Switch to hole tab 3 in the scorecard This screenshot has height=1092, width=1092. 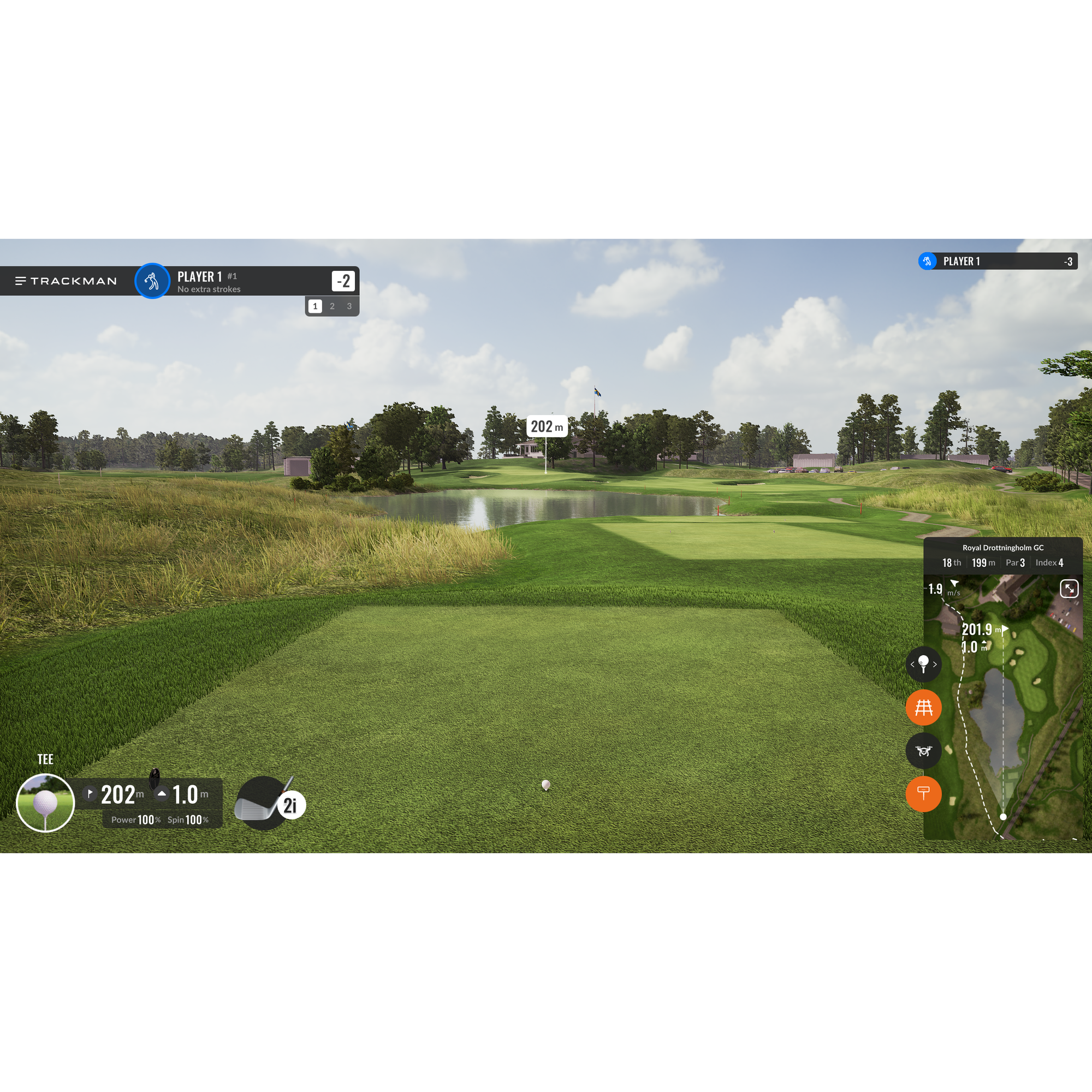349,306
